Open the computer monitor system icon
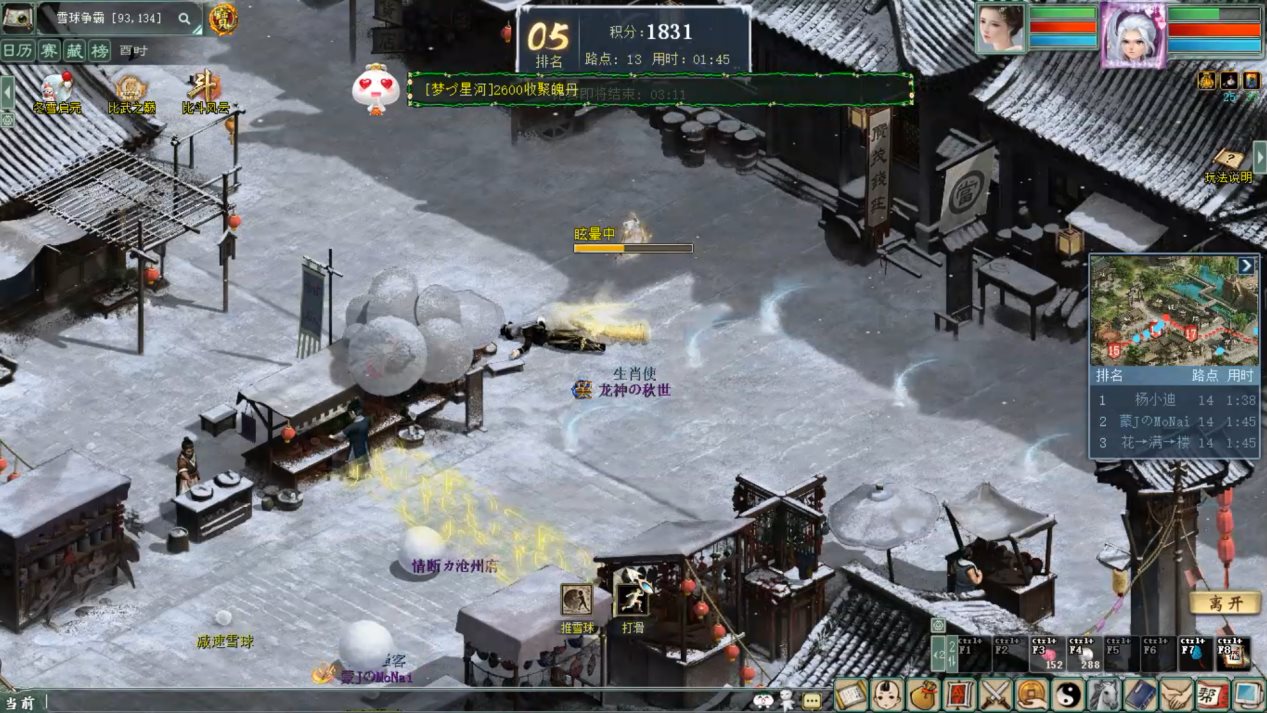Image resolution: width=1267 pixels, height=713 pixels. point(1248,694)
